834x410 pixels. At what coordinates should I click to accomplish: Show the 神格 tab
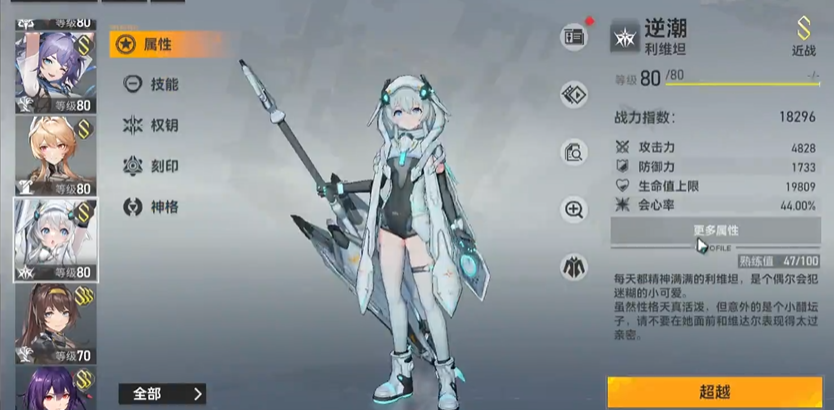point(160,207)
